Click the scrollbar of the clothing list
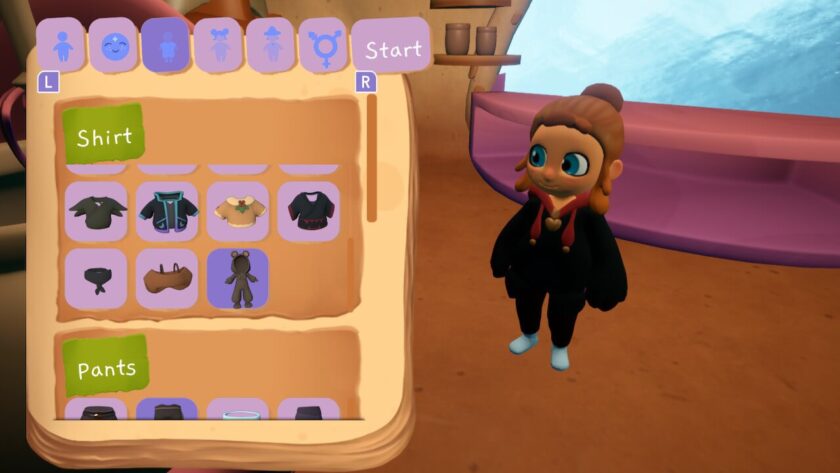The height and width of the screenshot is (473, 840). click(372, 160)
